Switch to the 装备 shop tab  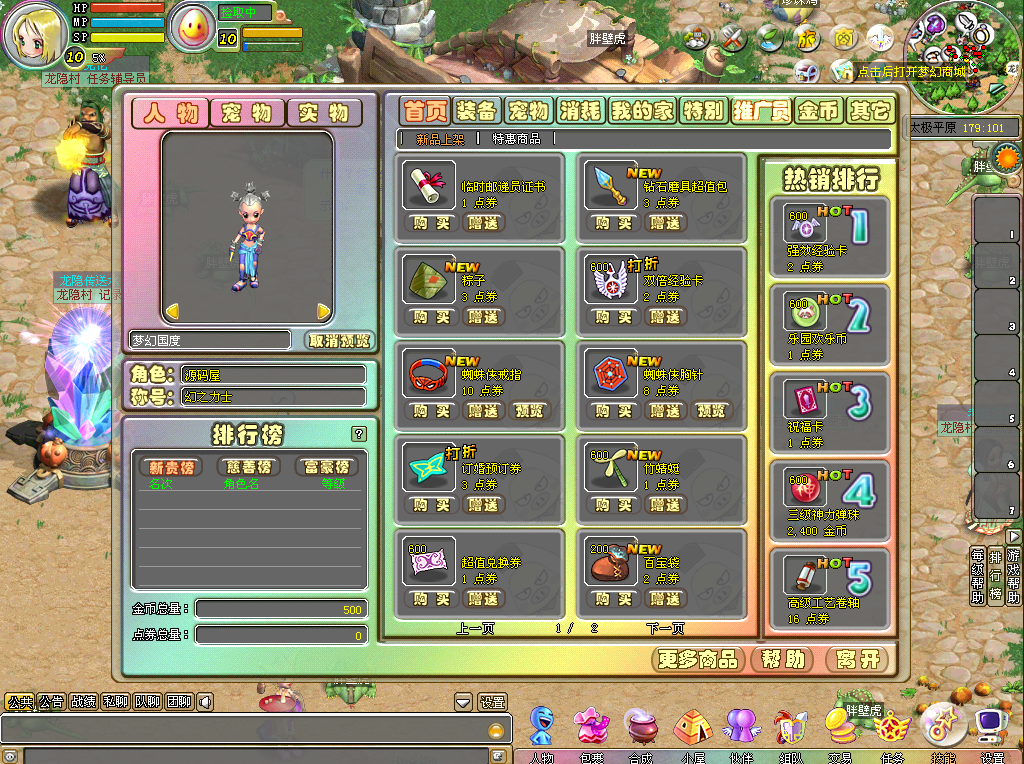tap(475, 111)
